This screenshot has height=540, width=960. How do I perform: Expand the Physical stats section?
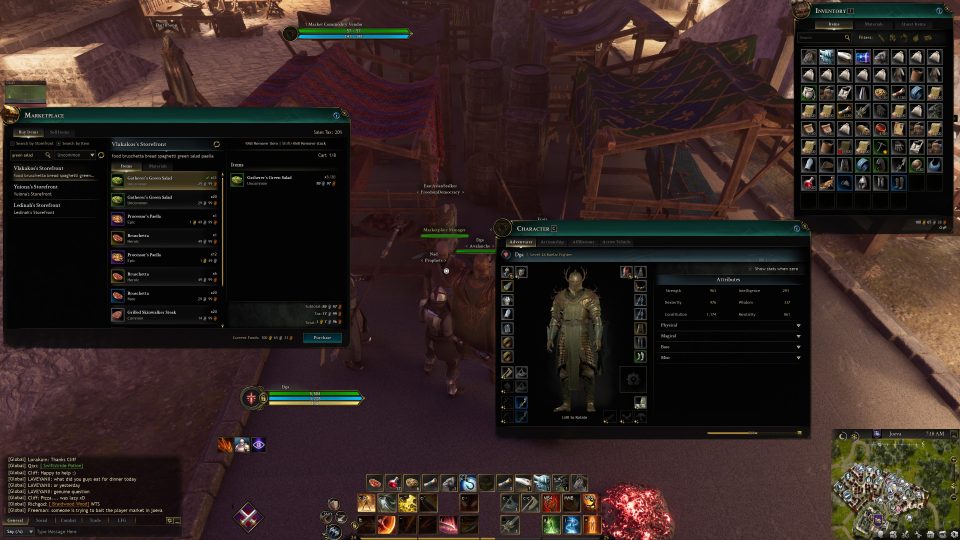click(x=731, y=324)
